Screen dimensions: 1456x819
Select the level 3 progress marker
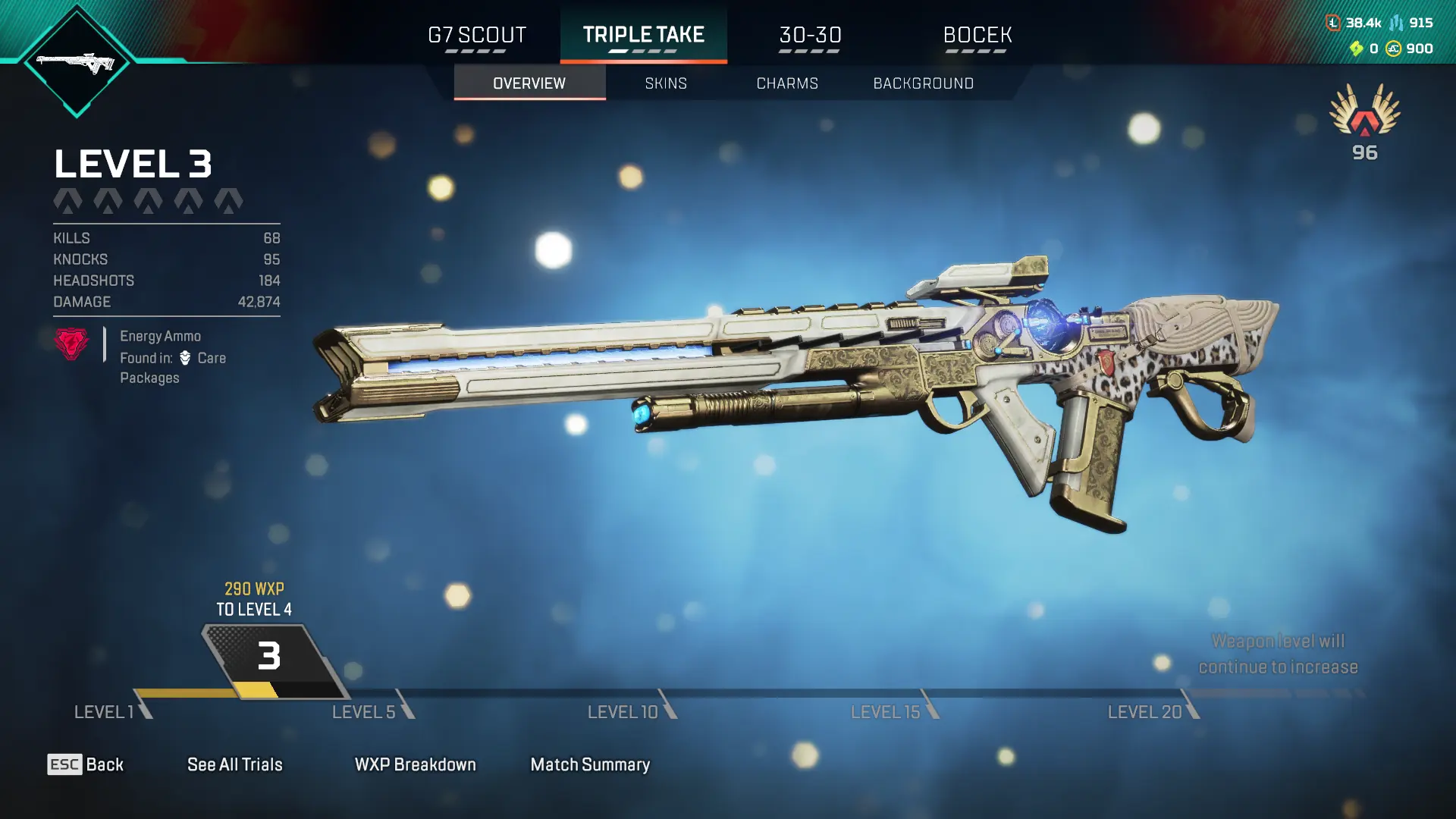tap(269, 657)
